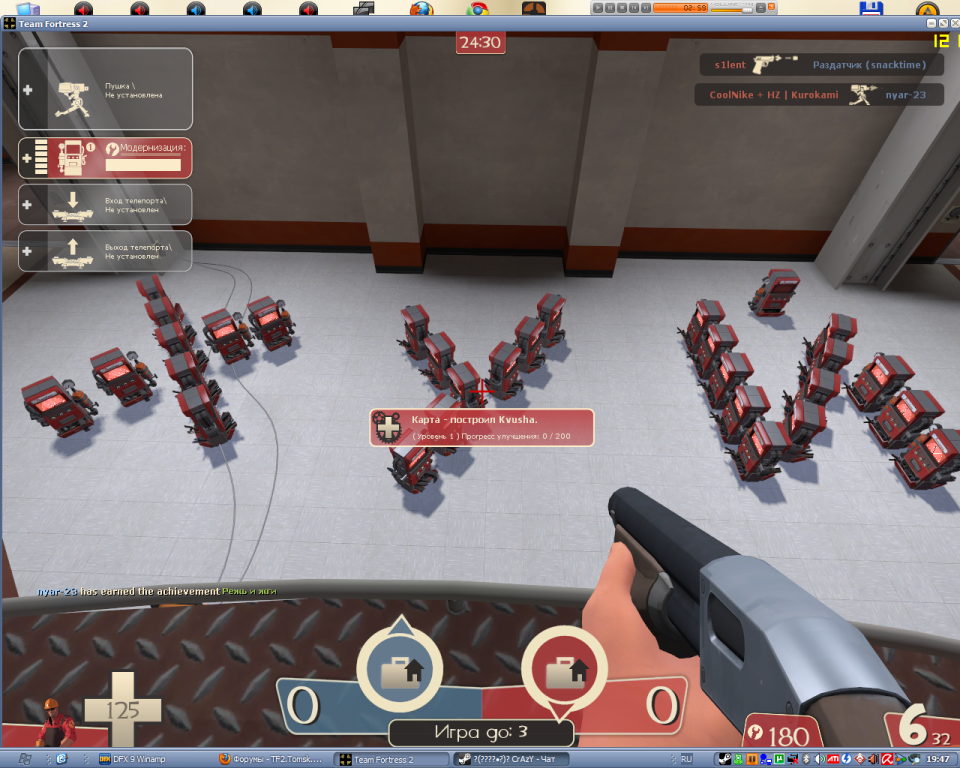Select the dispenser upgrade status panel
This screenshot has height=768, width=960.
(105, 157)
